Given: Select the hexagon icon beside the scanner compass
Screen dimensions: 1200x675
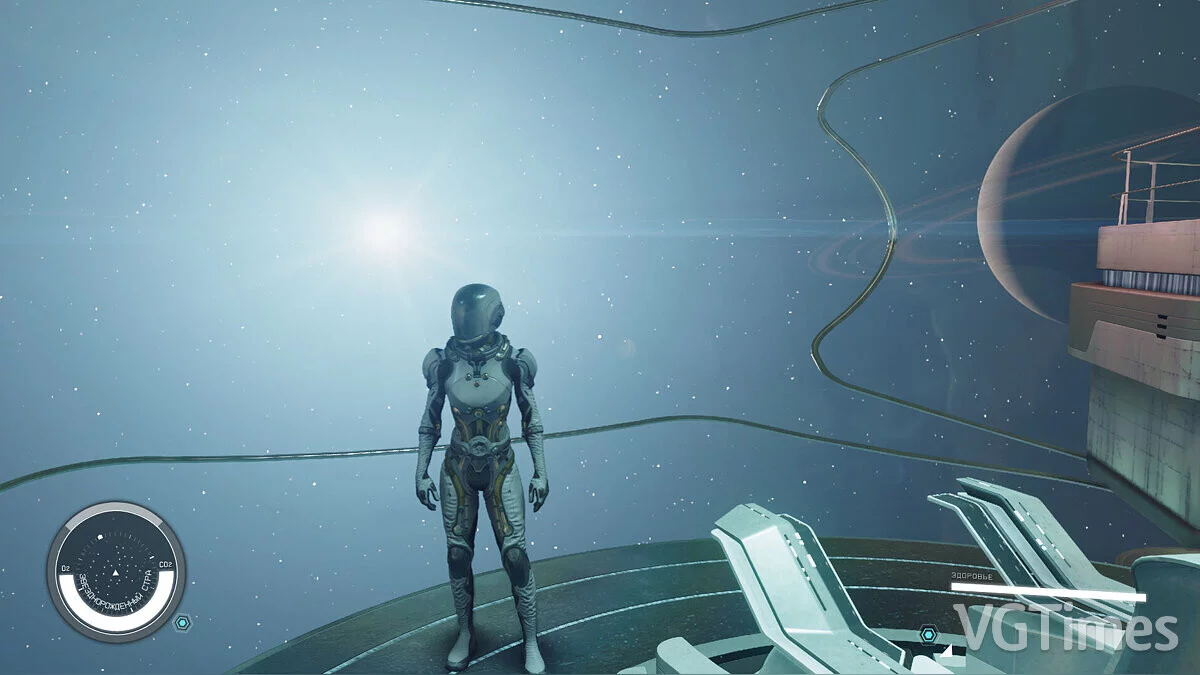Looking at the screenshot, I should click(x=182, y=623).
